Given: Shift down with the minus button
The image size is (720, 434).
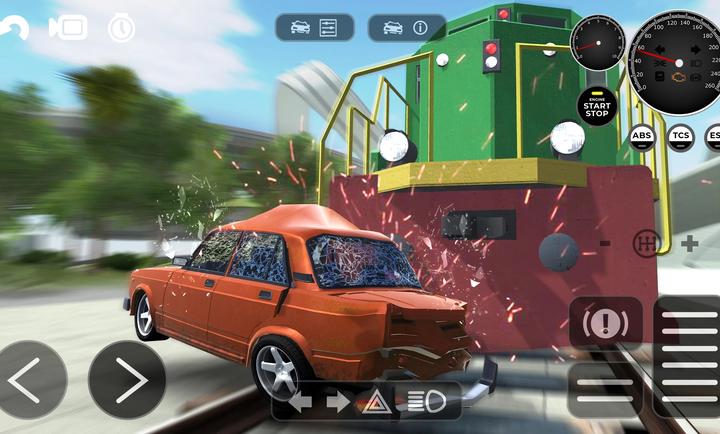Looking at the screenshot, I should pos(605,243).
